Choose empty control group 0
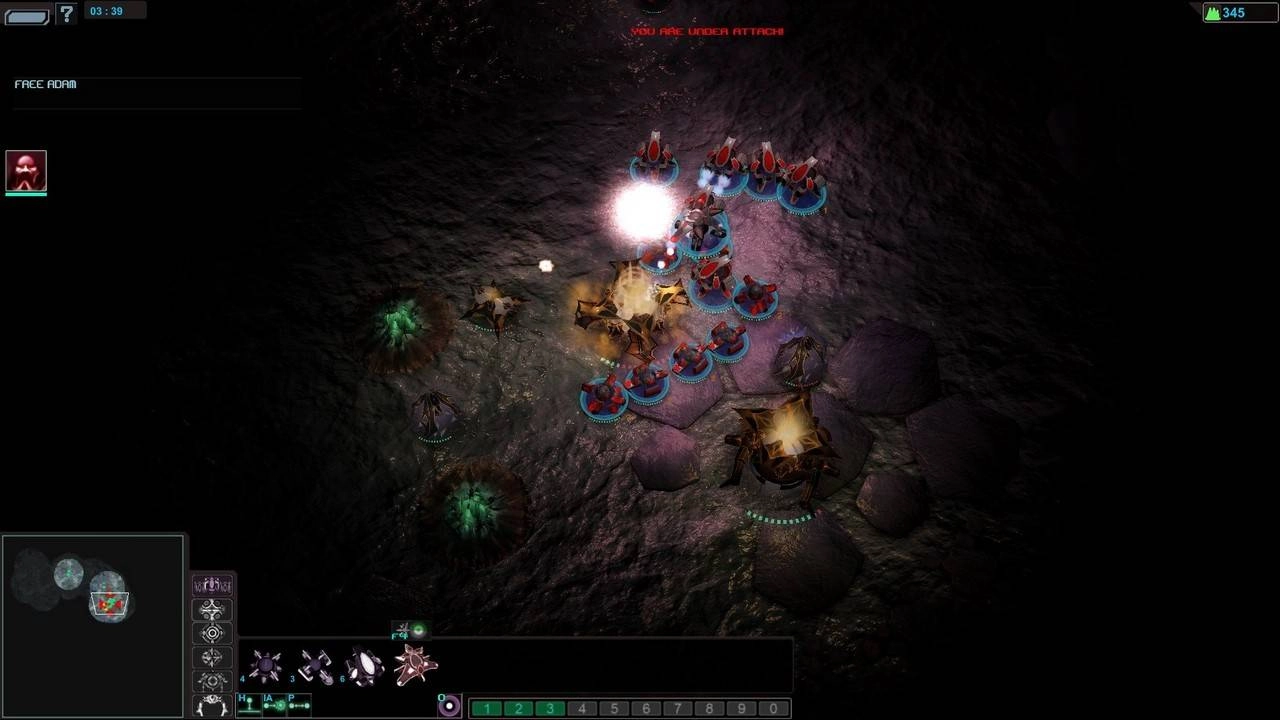This screenshot has height=720, width=1280. point(774,709)
